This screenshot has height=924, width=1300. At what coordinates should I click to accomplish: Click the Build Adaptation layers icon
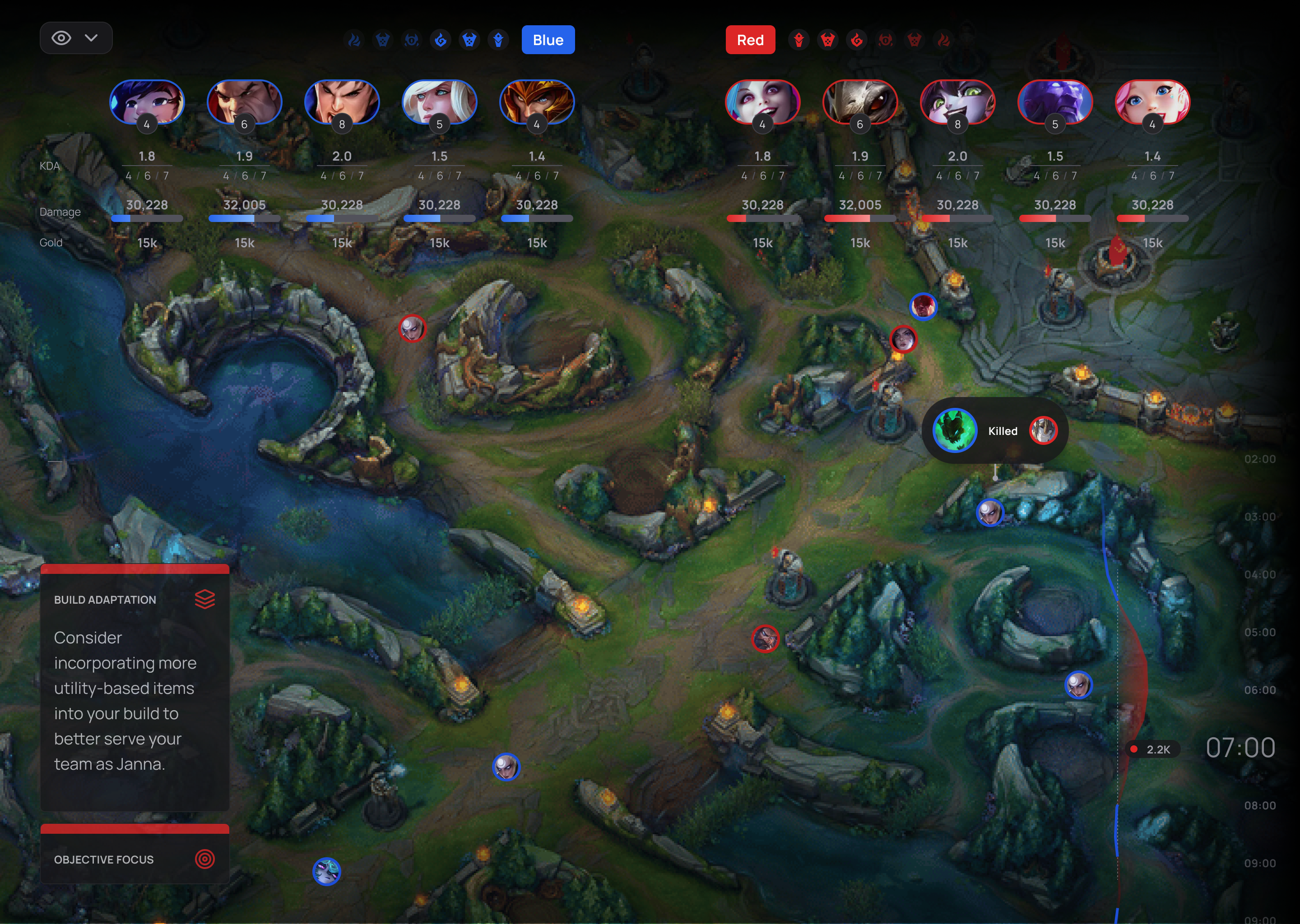tap(205, 599)
